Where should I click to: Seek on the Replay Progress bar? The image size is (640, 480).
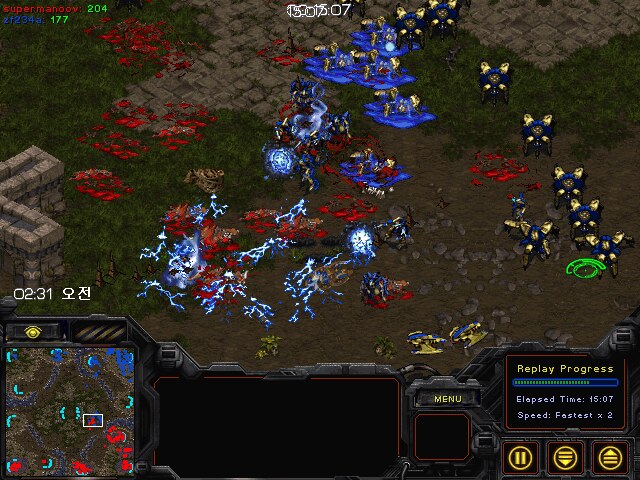[565, 382]
